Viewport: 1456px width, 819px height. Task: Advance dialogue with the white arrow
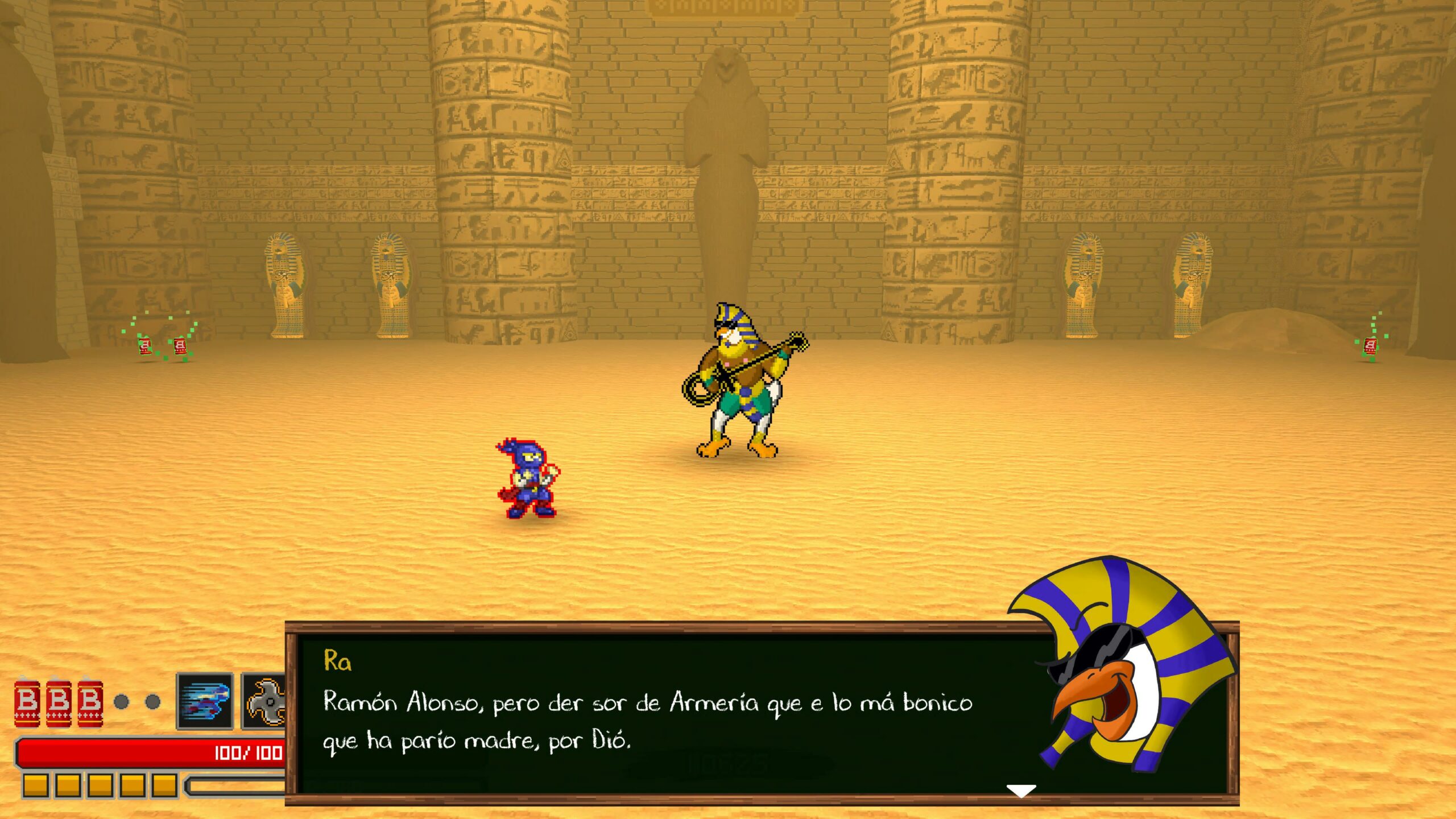[x=1021, y=791]
